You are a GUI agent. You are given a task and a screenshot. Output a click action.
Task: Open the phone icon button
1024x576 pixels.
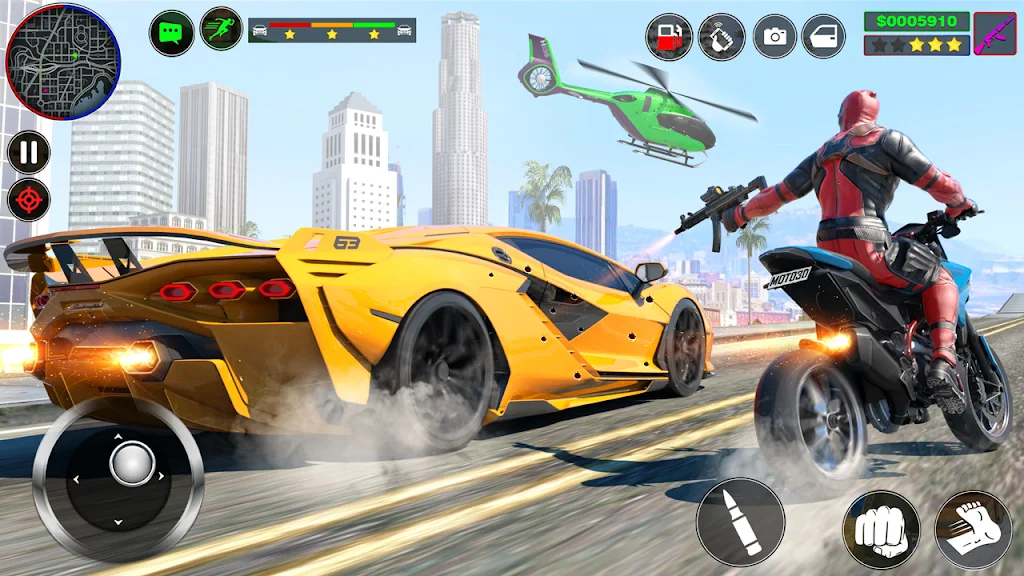[x=722, y=37]
